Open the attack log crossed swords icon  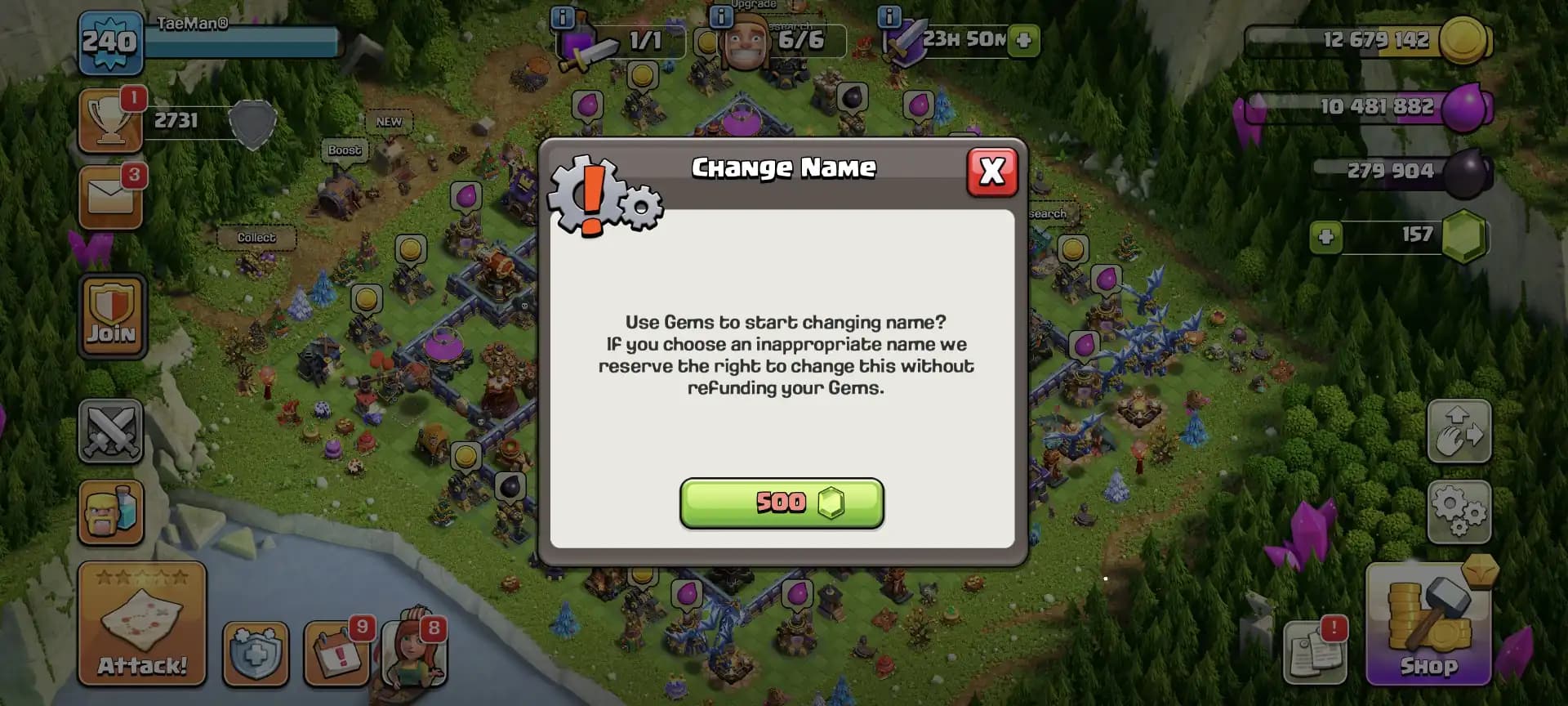tap(110, 431)
